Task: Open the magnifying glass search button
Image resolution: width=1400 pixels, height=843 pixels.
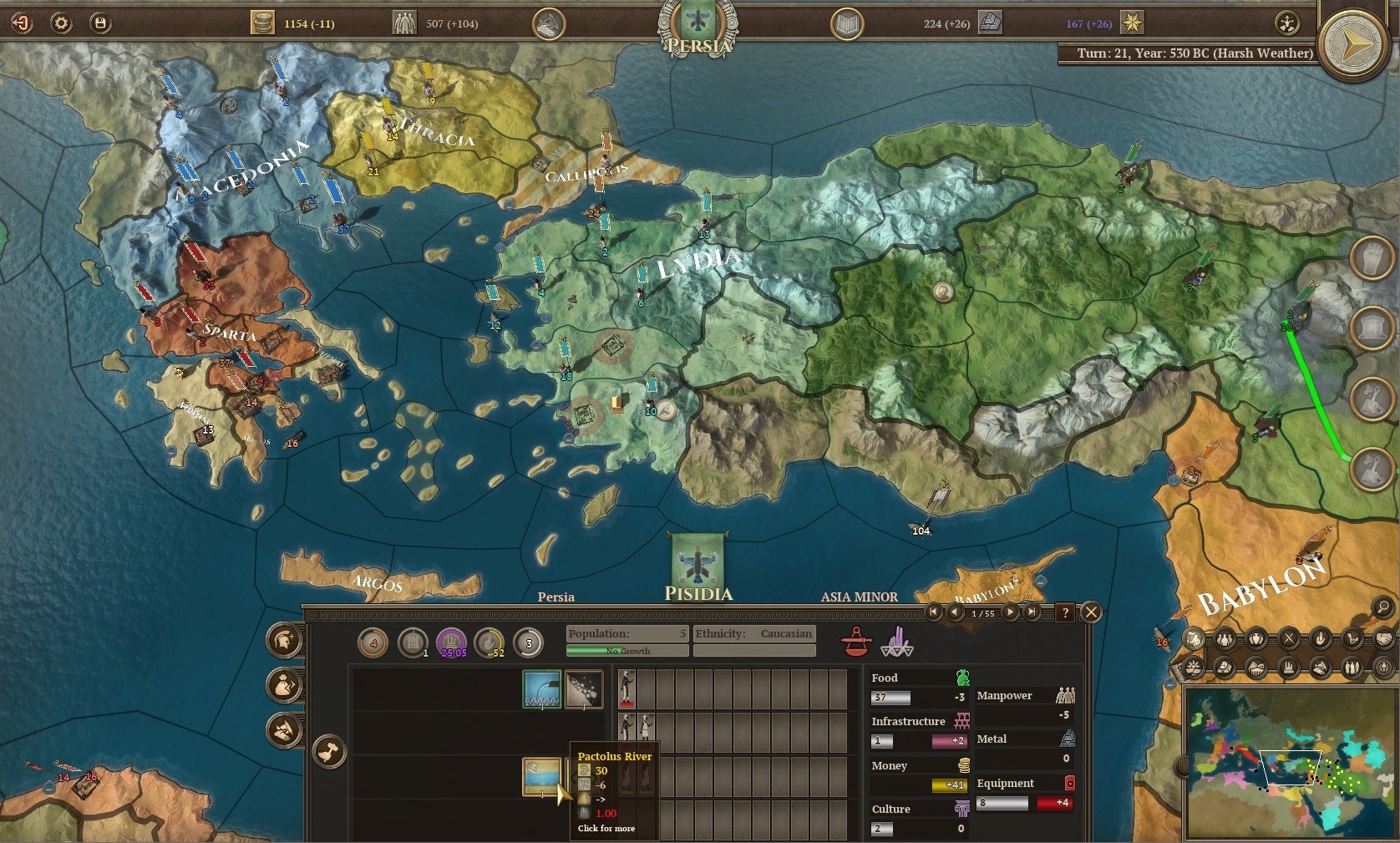Action: 1382,607
